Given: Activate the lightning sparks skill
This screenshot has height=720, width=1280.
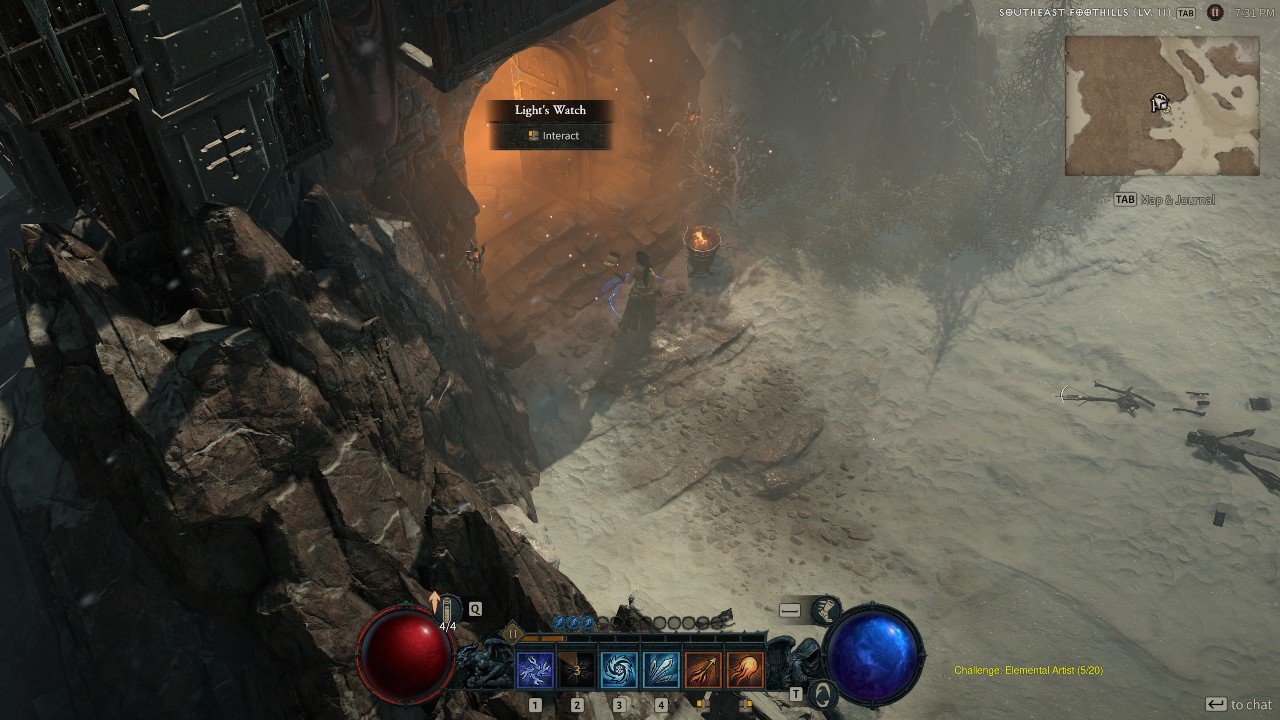Looking at the screenshot, I should tap(535, 670).
